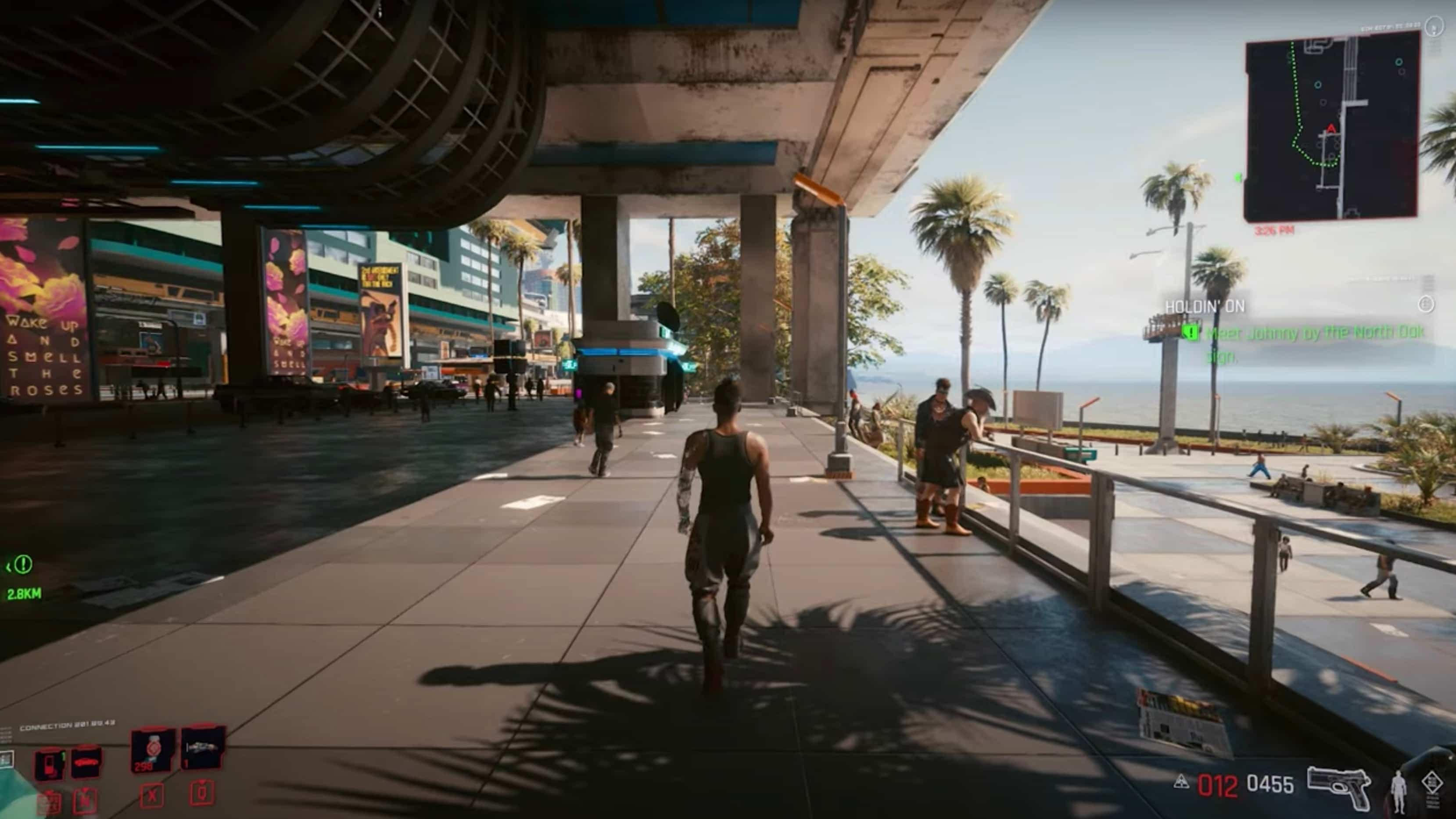1456x819 pixels.
Task: Click the quest exclamation icon above the 2.8KM label
Action: pyautogui.click(x=23, y=565)
